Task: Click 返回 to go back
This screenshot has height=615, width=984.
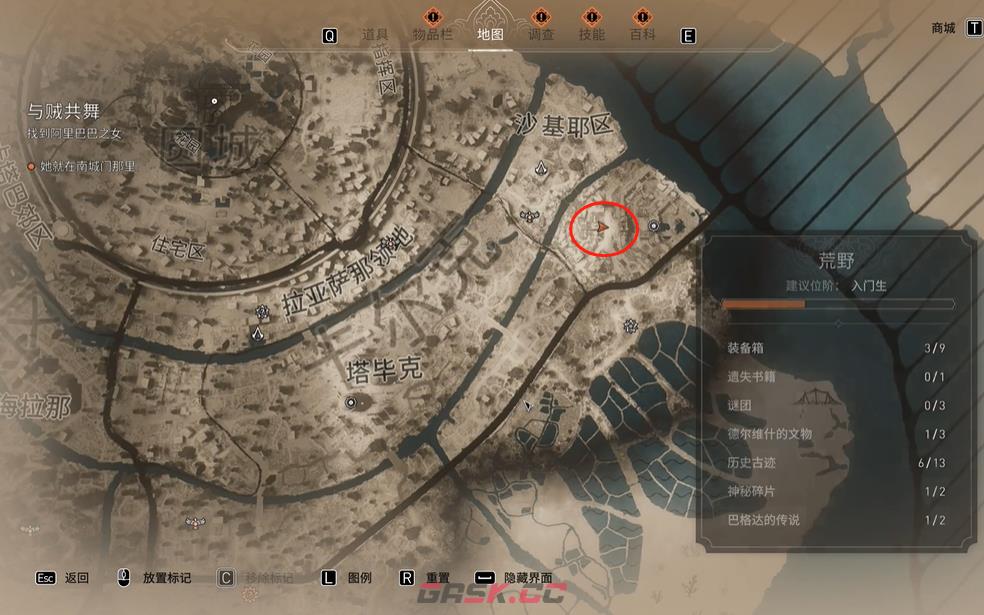Action: click(x=76, y=578)
